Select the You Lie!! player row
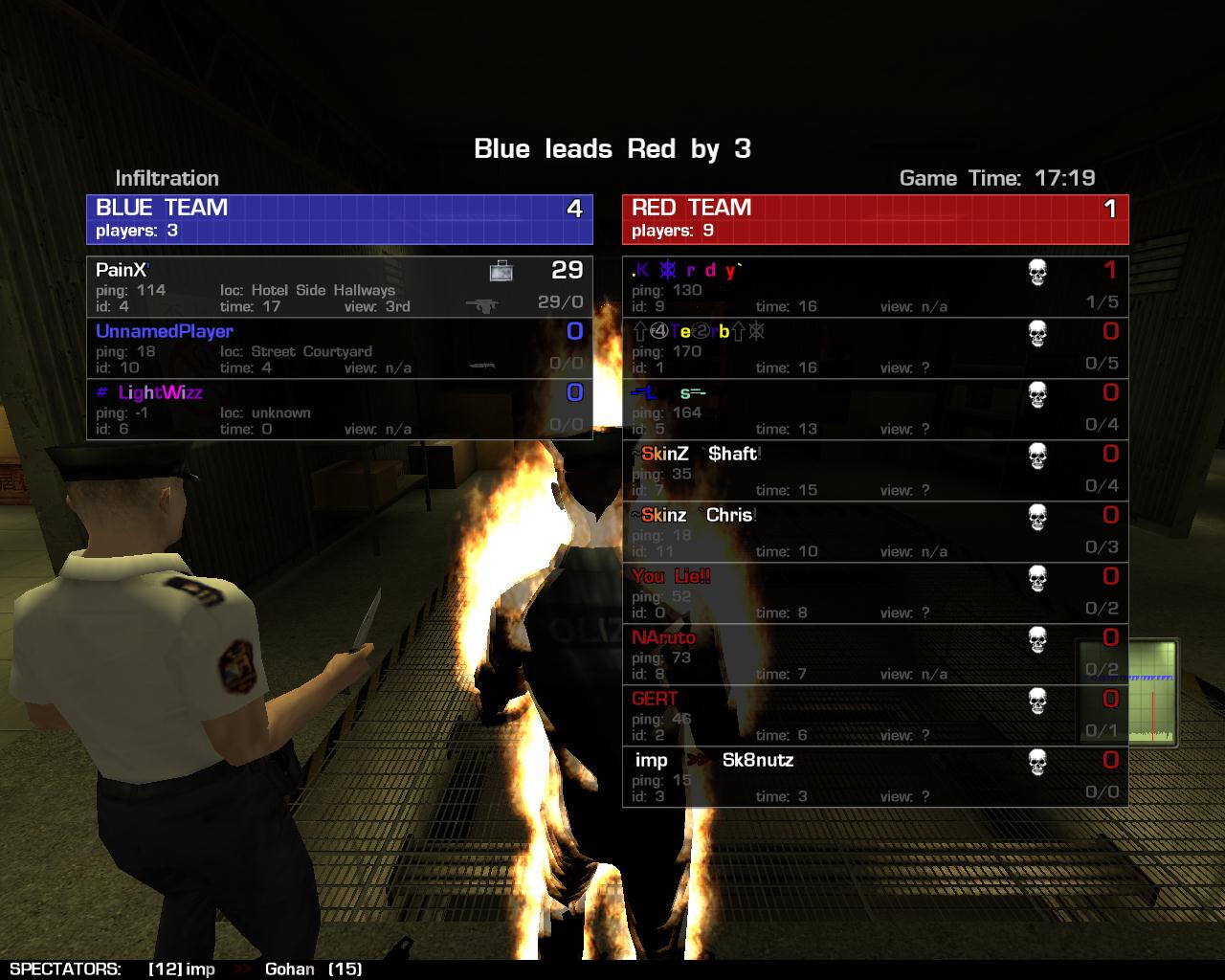 (x=875, y=593)
